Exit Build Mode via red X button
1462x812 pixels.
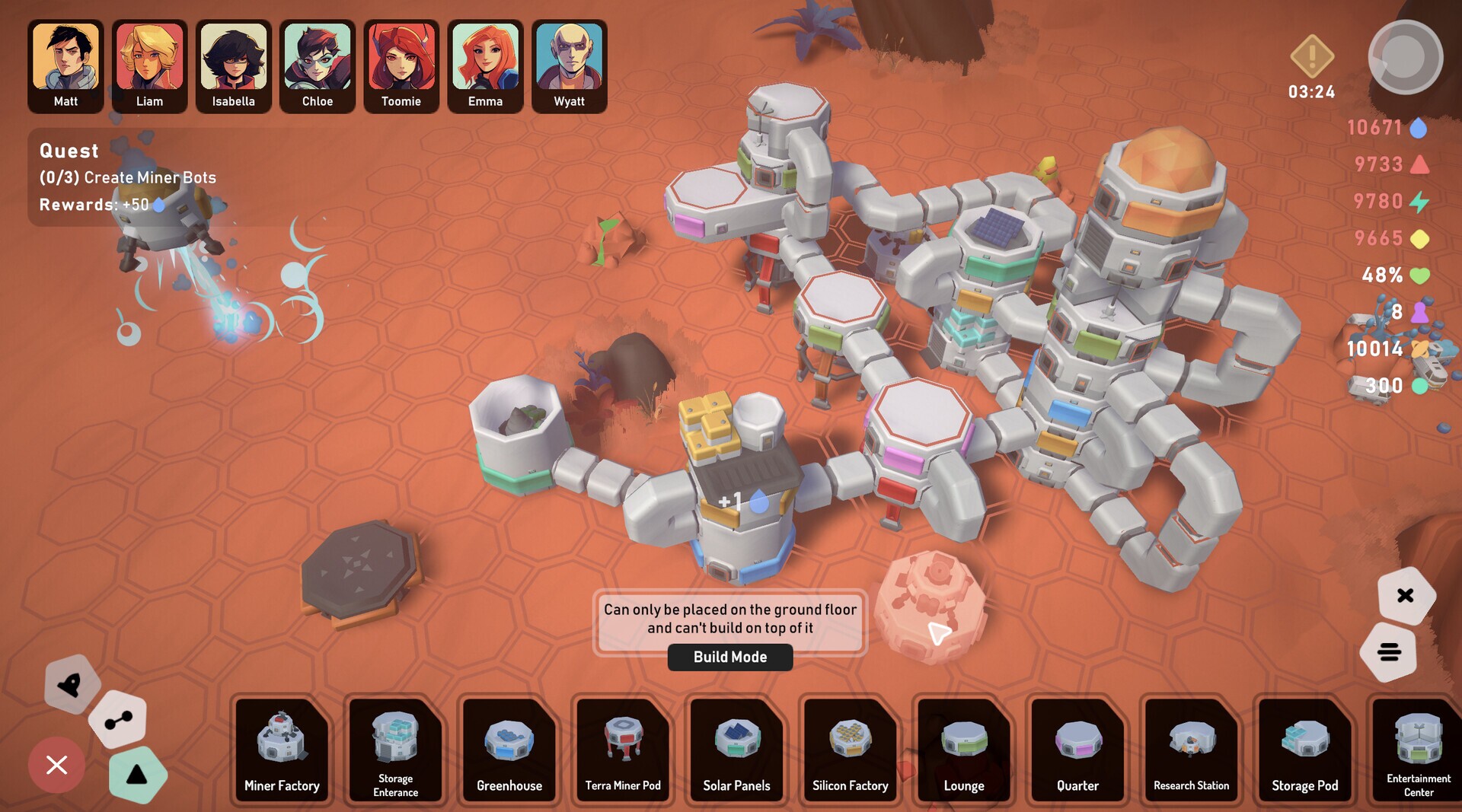(x=56, y=765)
